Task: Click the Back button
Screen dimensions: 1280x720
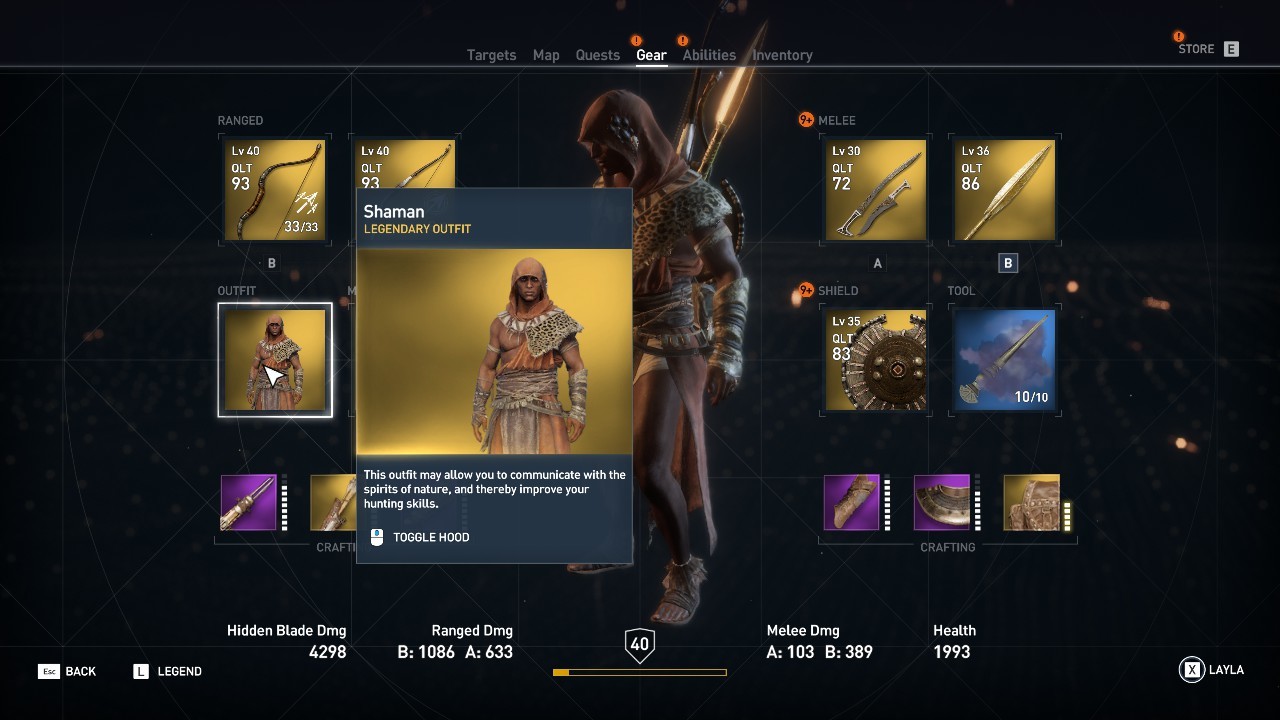Action: click(68, 671)
